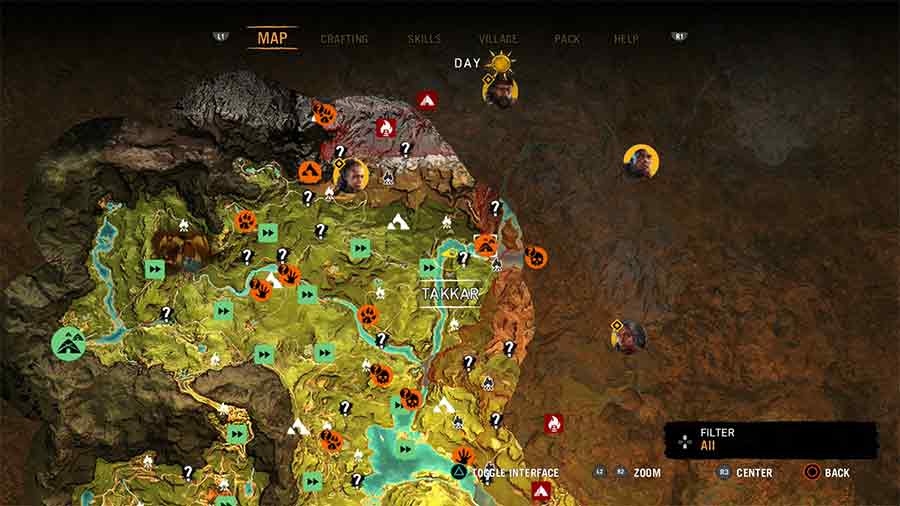
Task: Open the Help tab
Action: (x=626, y=39)
